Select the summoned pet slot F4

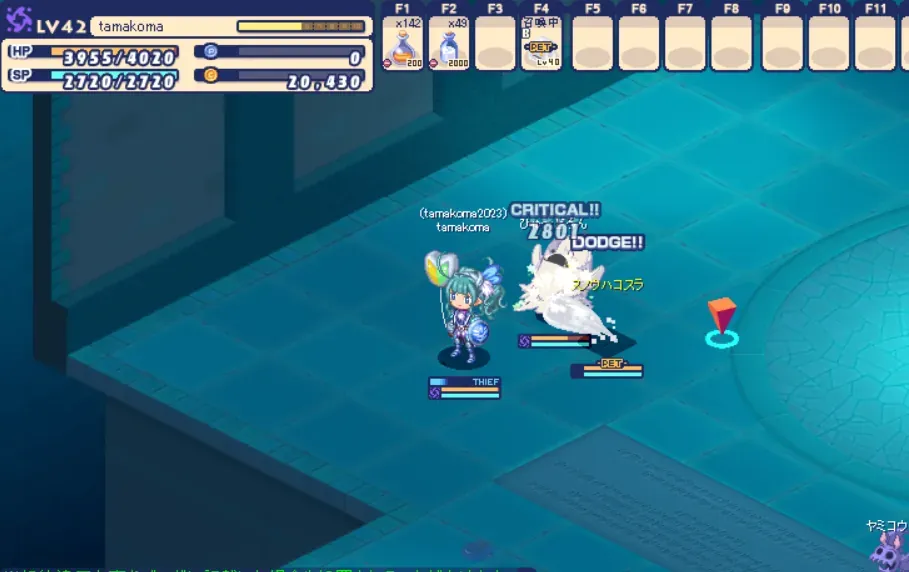pos(541,44)
